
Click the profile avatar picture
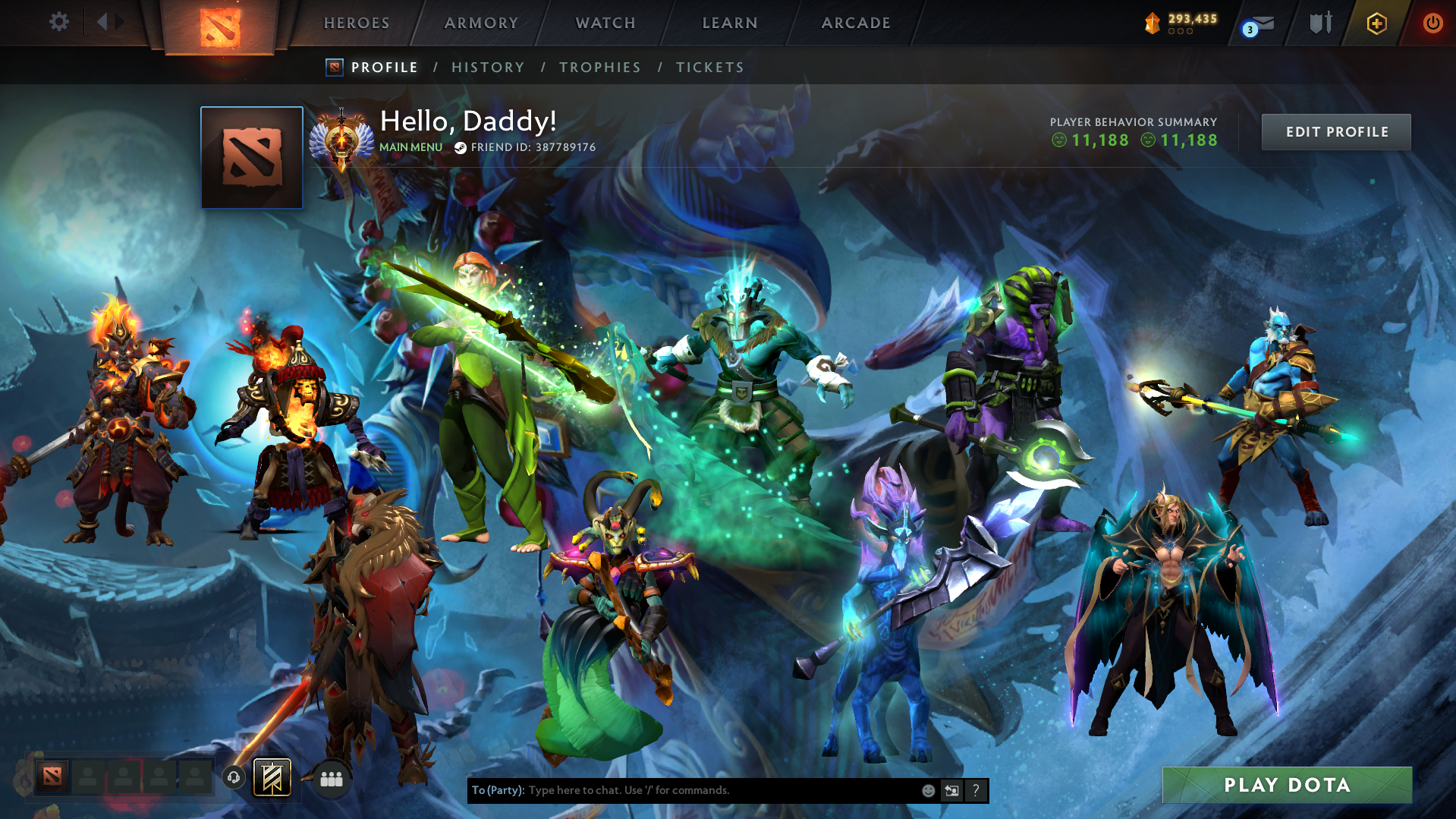(x=252, y=158)
